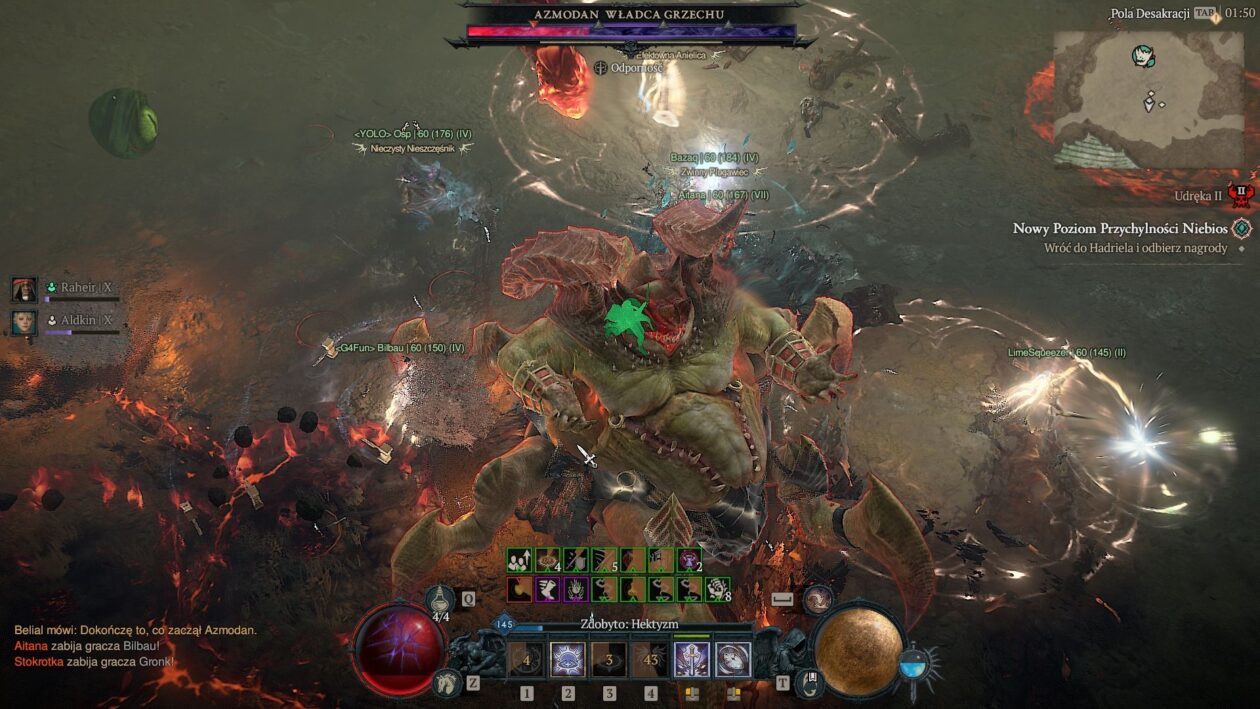Viewport: 1260px width, 709px height.
Task: Select Raheir's party portrait
Action: 24,289
